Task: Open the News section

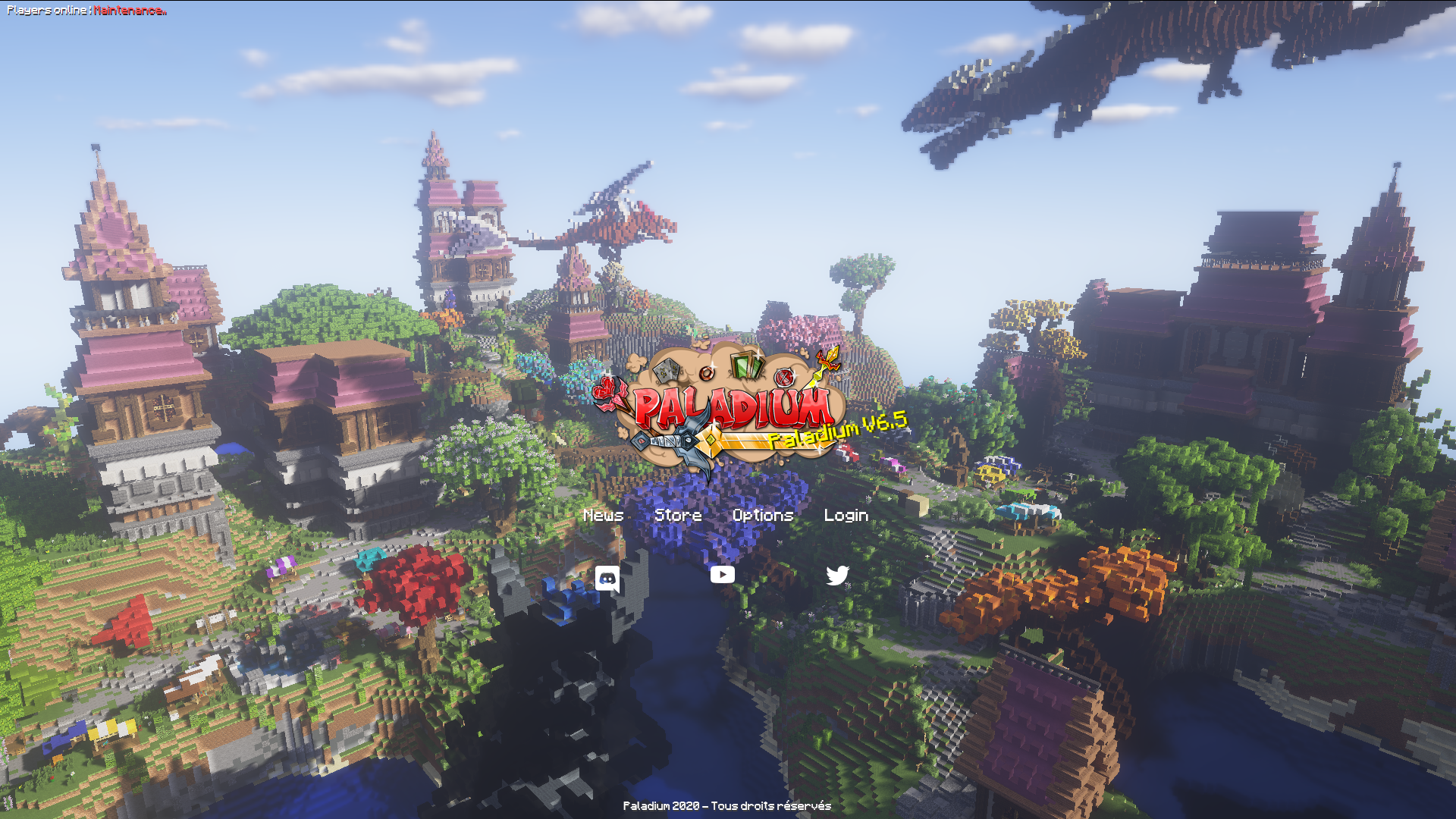Action: [603, 515]
